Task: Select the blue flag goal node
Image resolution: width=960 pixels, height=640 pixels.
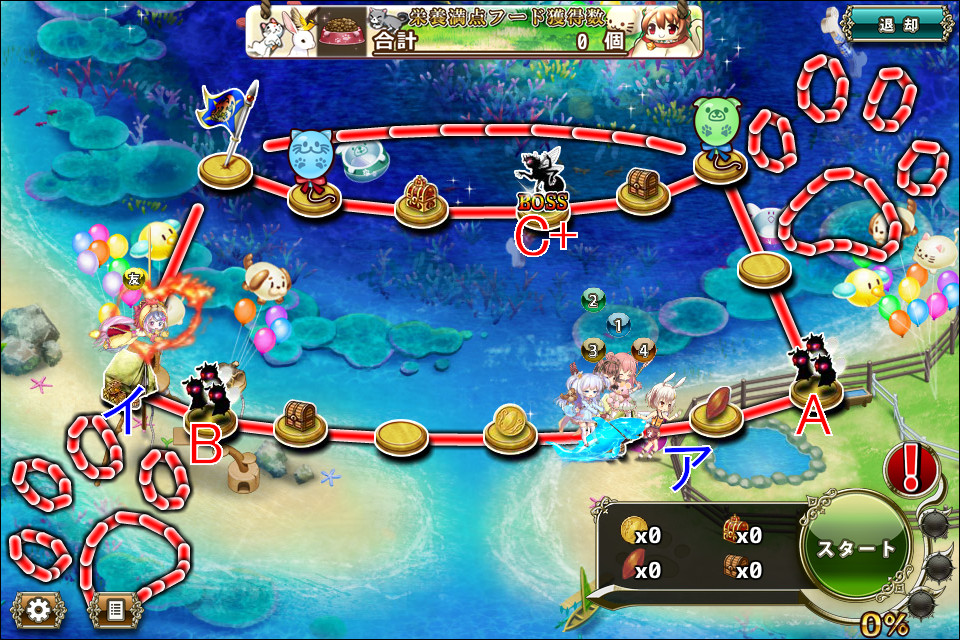Action: [225, 167]
